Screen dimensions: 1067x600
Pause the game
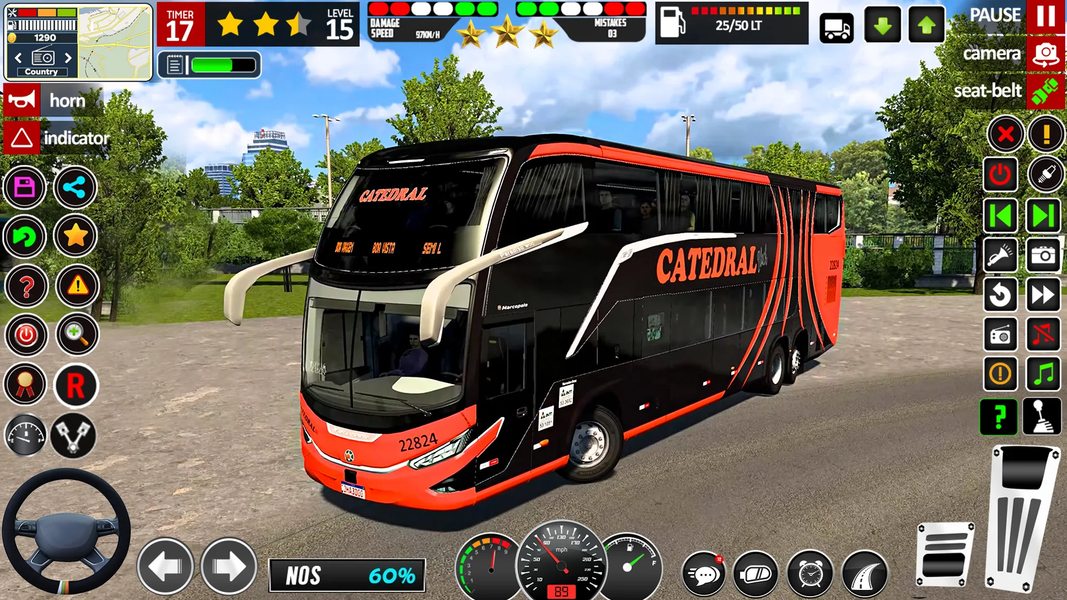1045,16
